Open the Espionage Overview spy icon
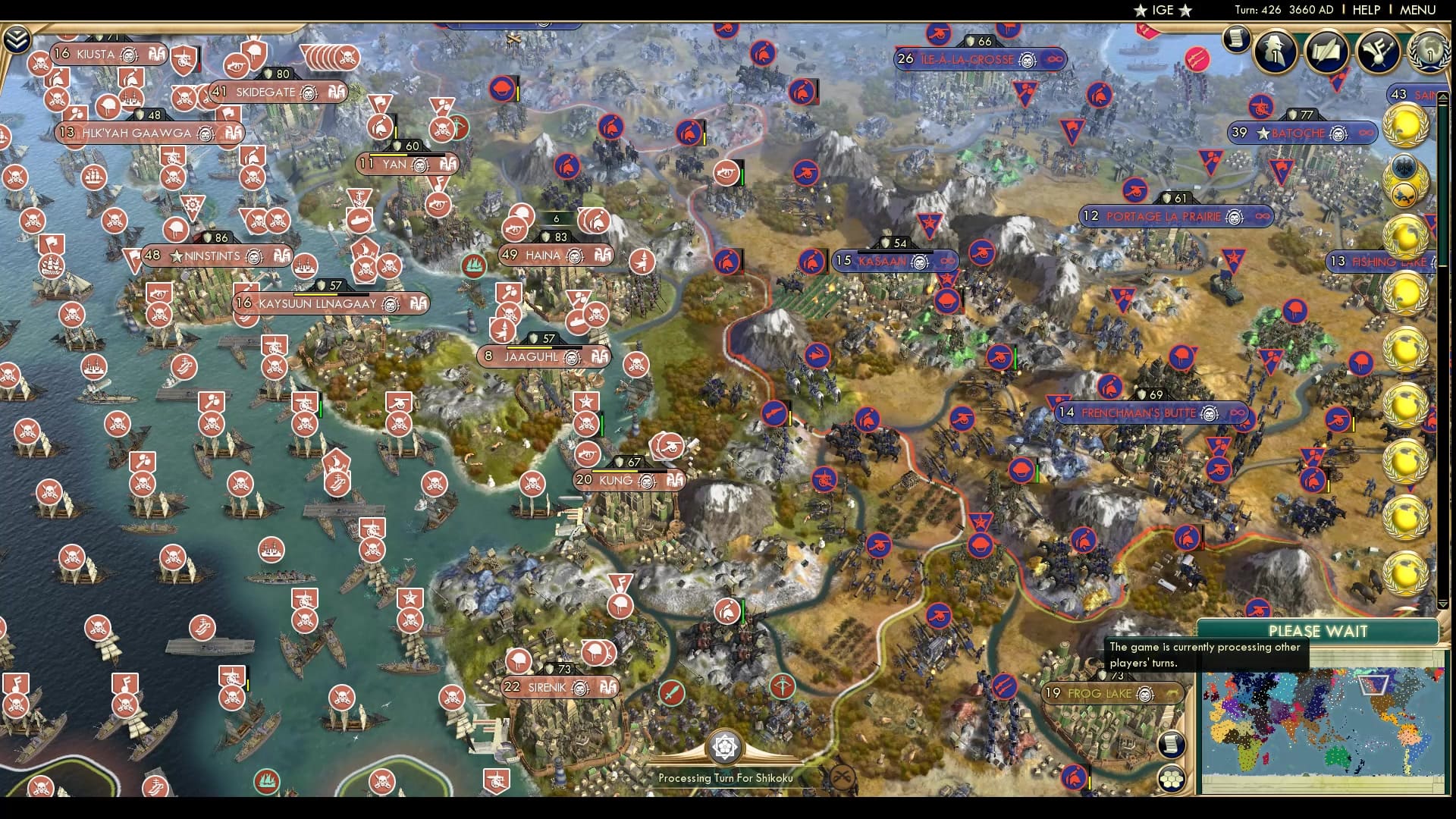1456x819 pixels. point(1276,53)
